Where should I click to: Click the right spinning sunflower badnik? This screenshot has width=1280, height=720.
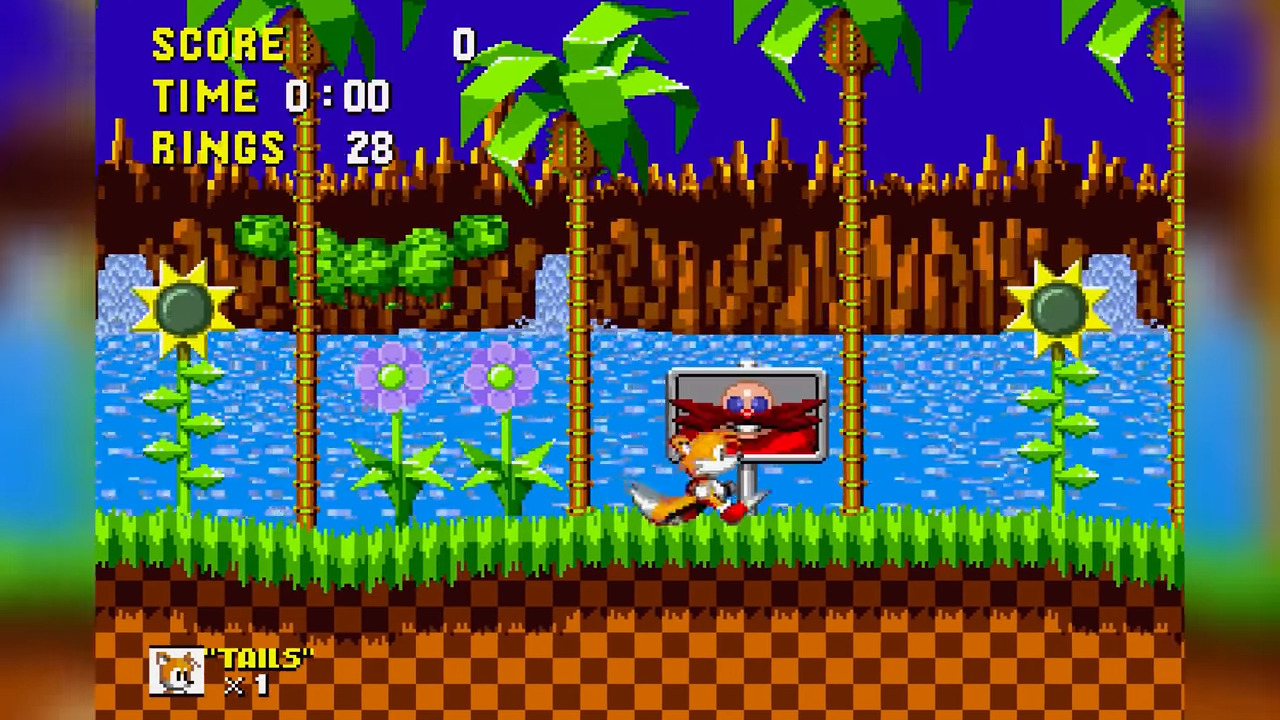click(x=1058, y=310)
